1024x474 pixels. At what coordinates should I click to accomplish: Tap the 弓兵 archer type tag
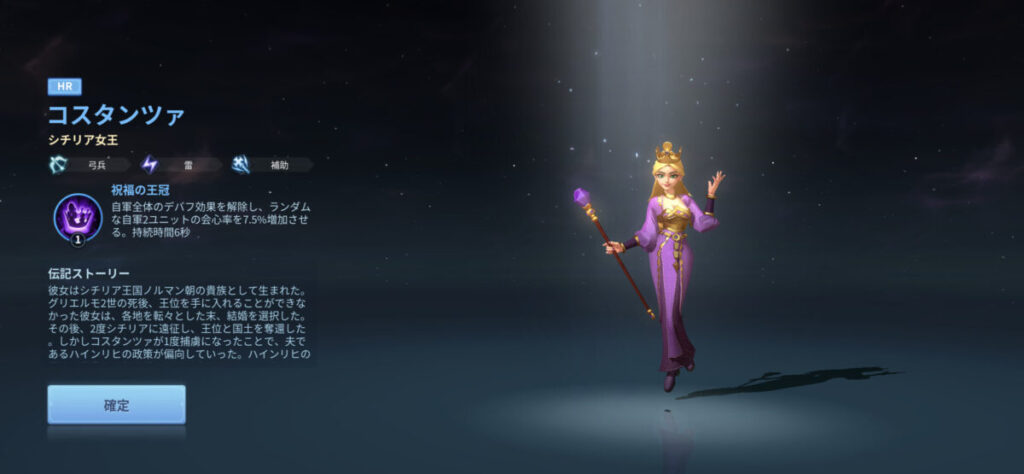point(88,165)
